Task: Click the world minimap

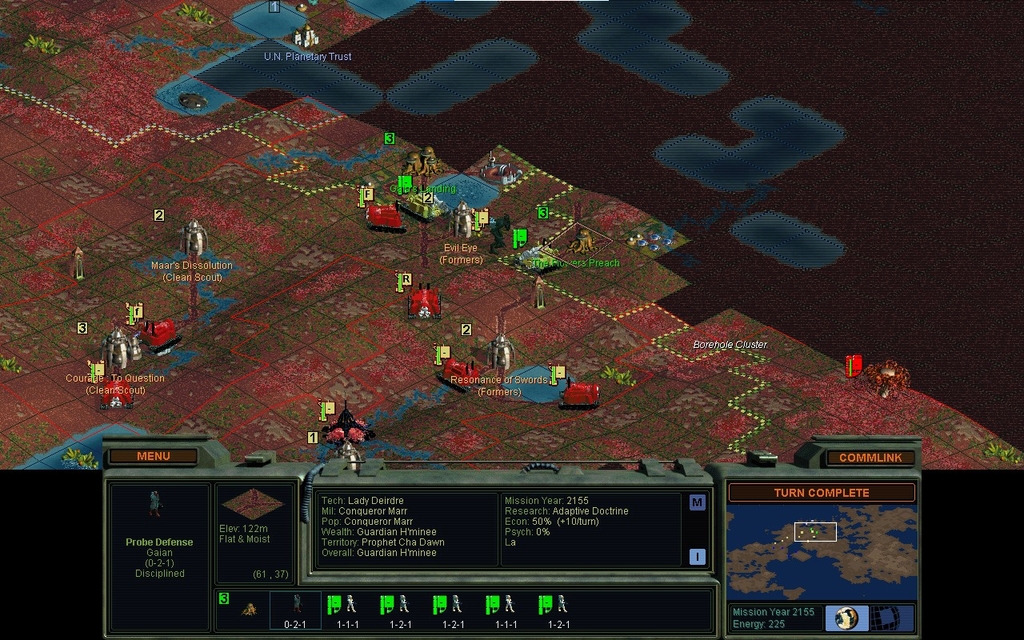Action: tap(820, 551)
